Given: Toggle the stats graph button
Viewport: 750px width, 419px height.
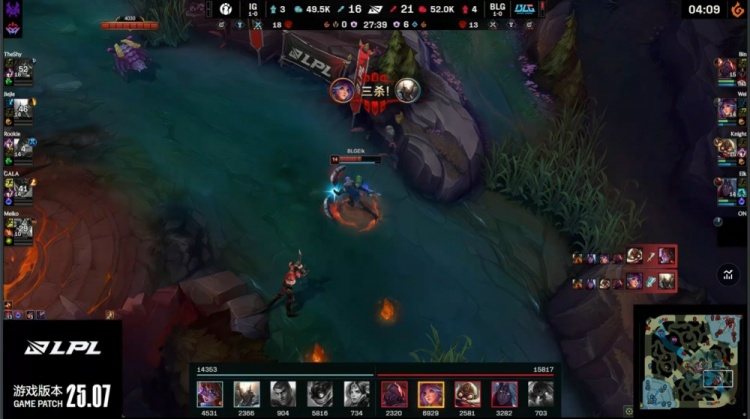Looking at the screenshot, I should coord(727,275).
